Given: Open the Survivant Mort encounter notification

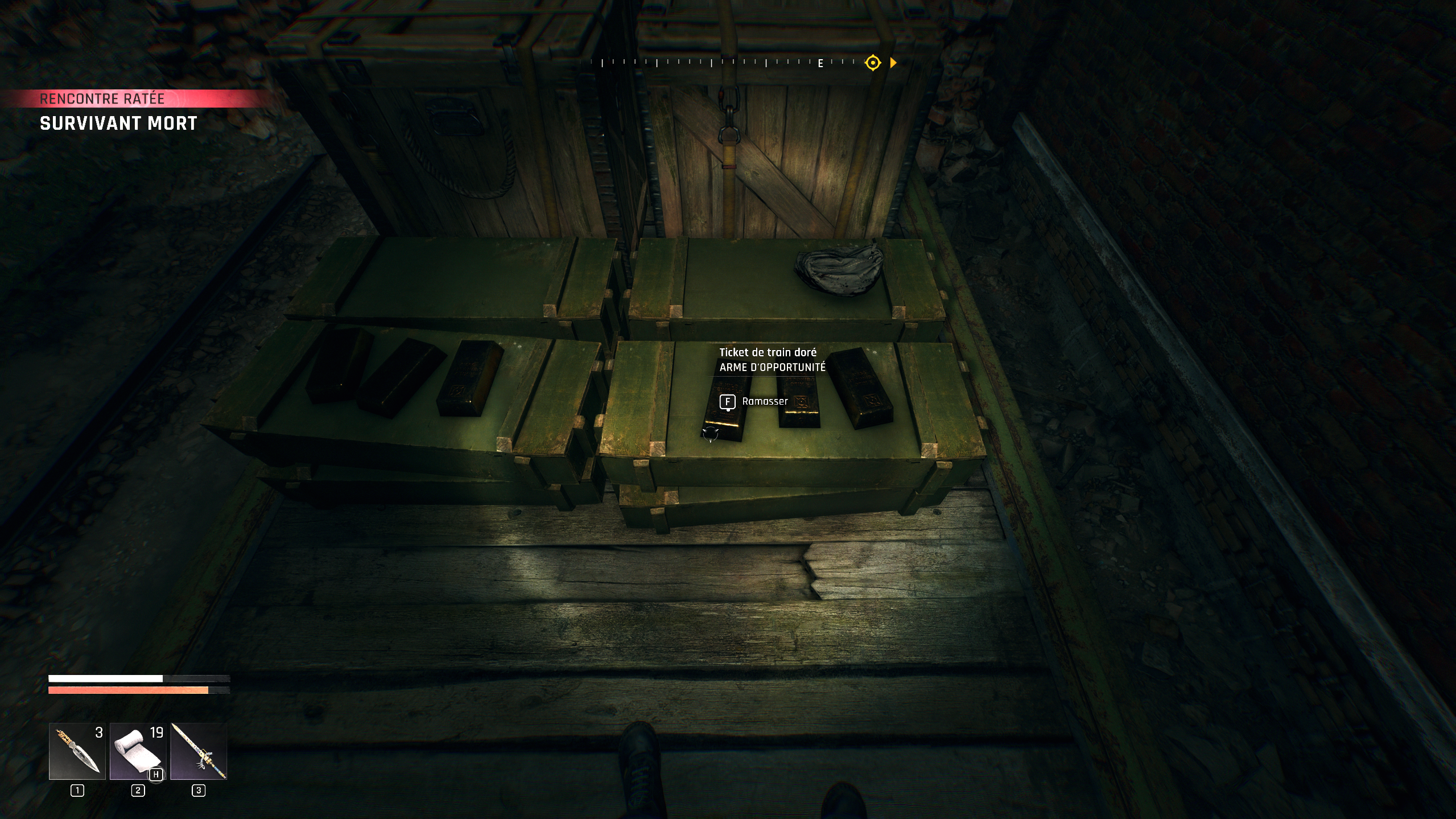Looking at the screenshot, I should tap(118, 123).
